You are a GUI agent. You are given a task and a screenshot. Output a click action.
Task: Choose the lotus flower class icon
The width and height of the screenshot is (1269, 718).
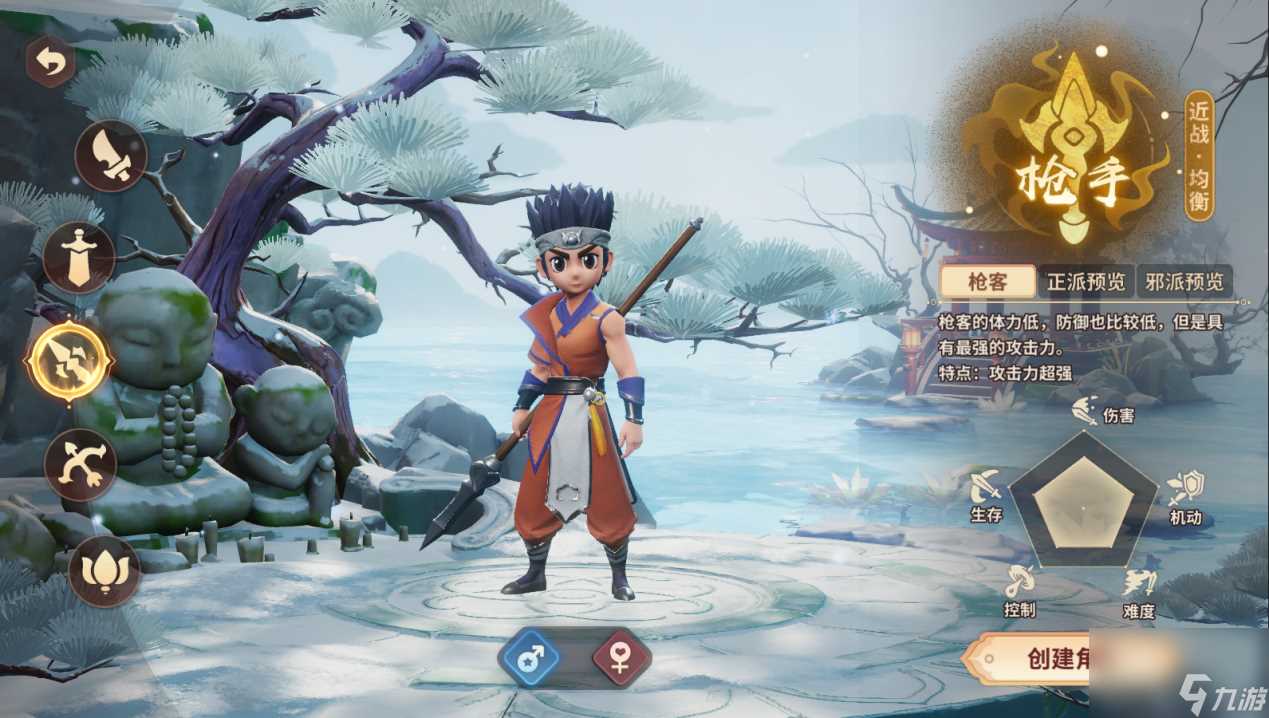coord(104,571)
